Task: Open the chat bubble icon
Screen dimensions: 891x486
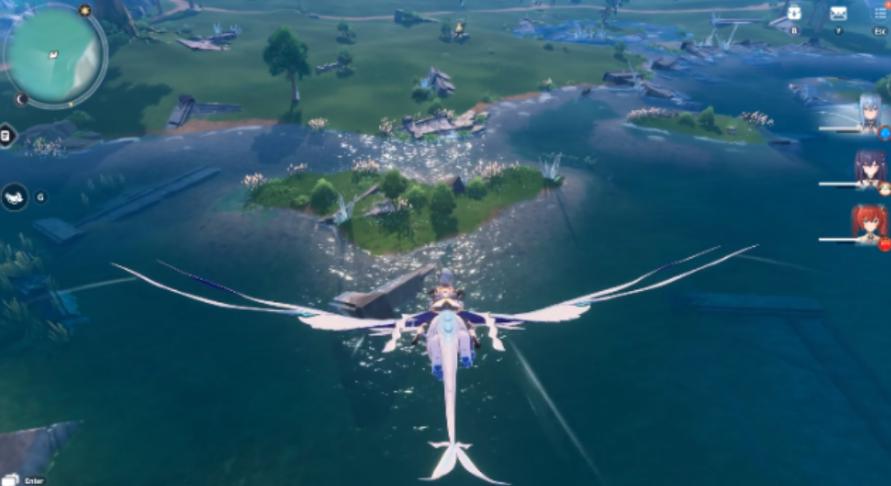Action: point(10,479)
